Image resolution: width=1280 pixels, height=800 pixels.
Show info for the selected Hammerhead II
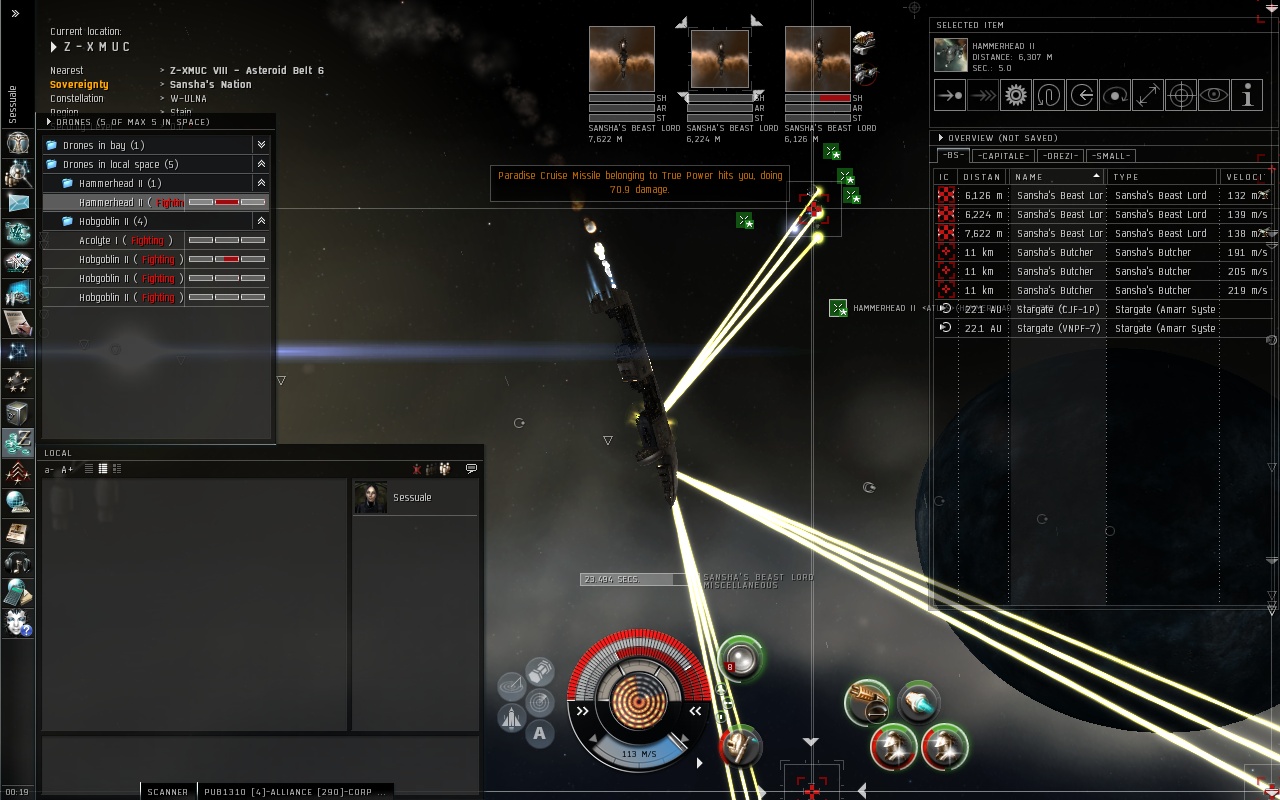pyautogui.click(x=1247, y=95)
